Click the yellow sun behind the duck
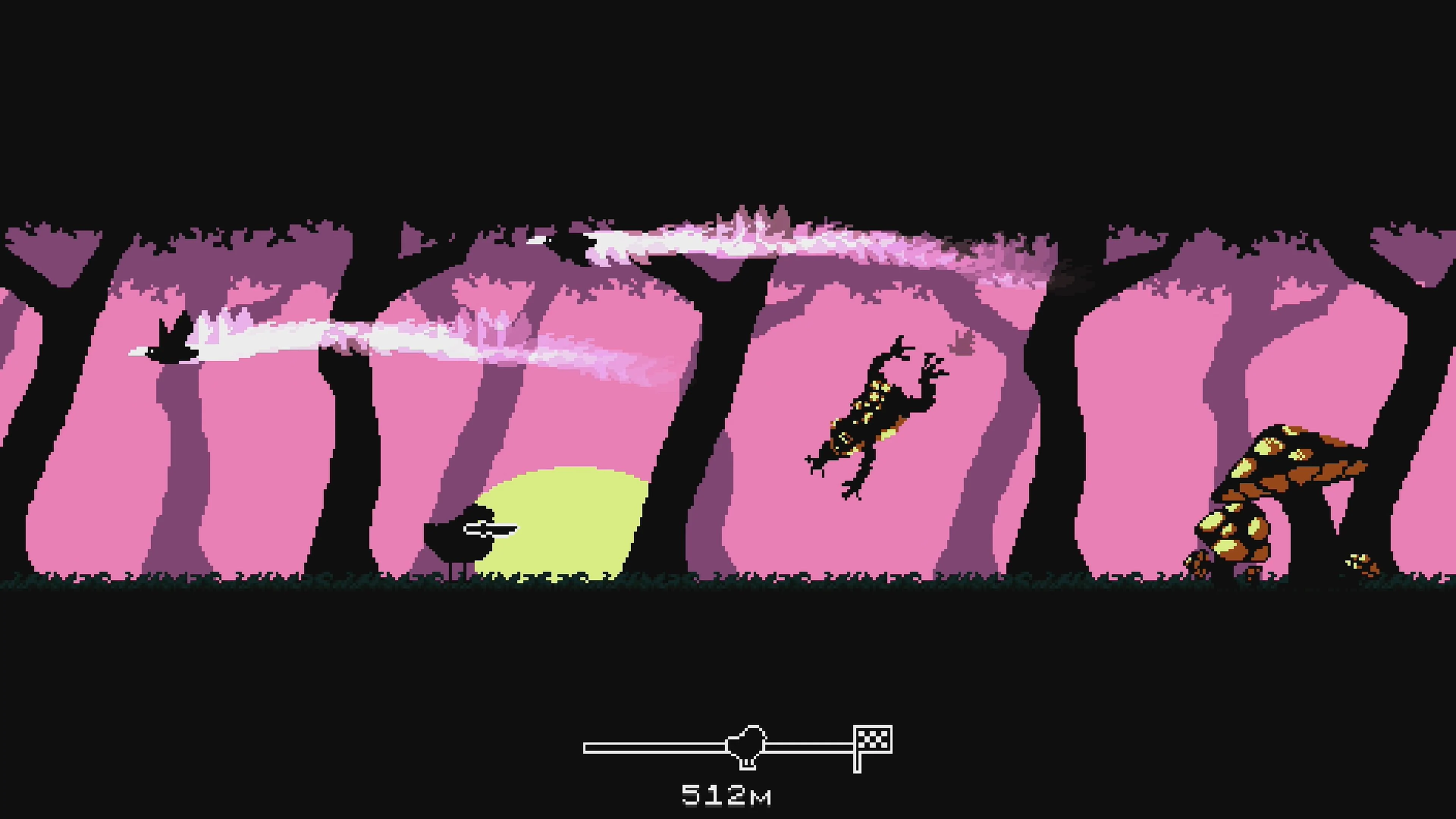Screen dimensions: 1456x819 pyautogui.click(x=565, y=526)
